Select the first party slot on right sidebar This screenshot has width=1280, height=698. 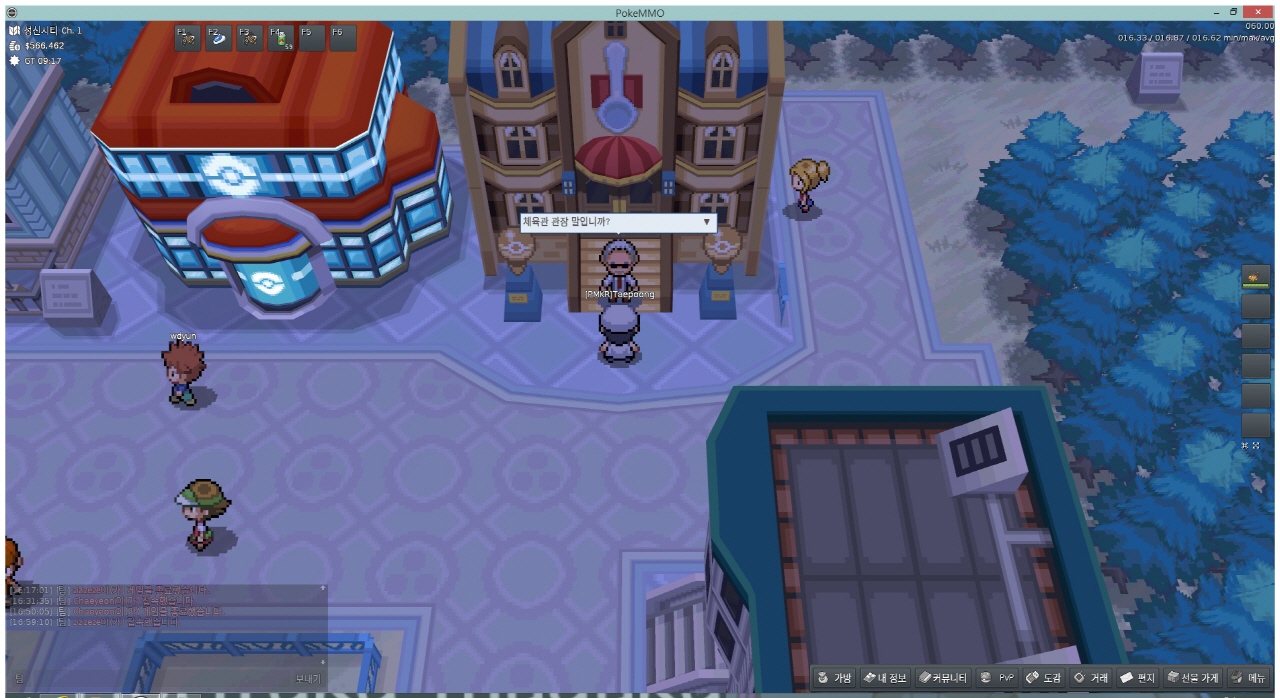pyautogui.click(x=1255, y=277)
